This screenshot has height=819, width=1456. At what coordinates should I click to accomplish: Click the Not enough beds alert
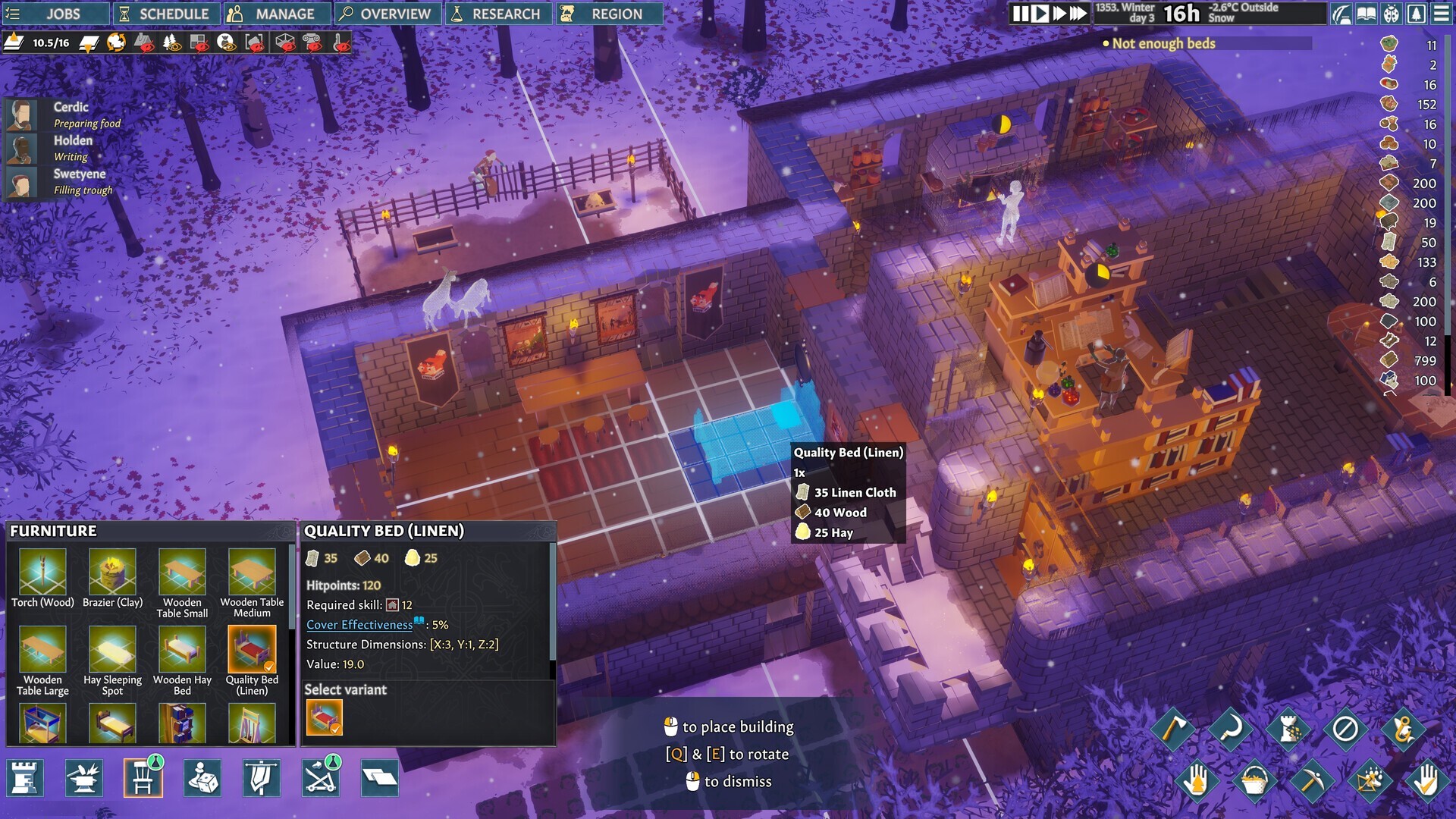coord(1164,44)
